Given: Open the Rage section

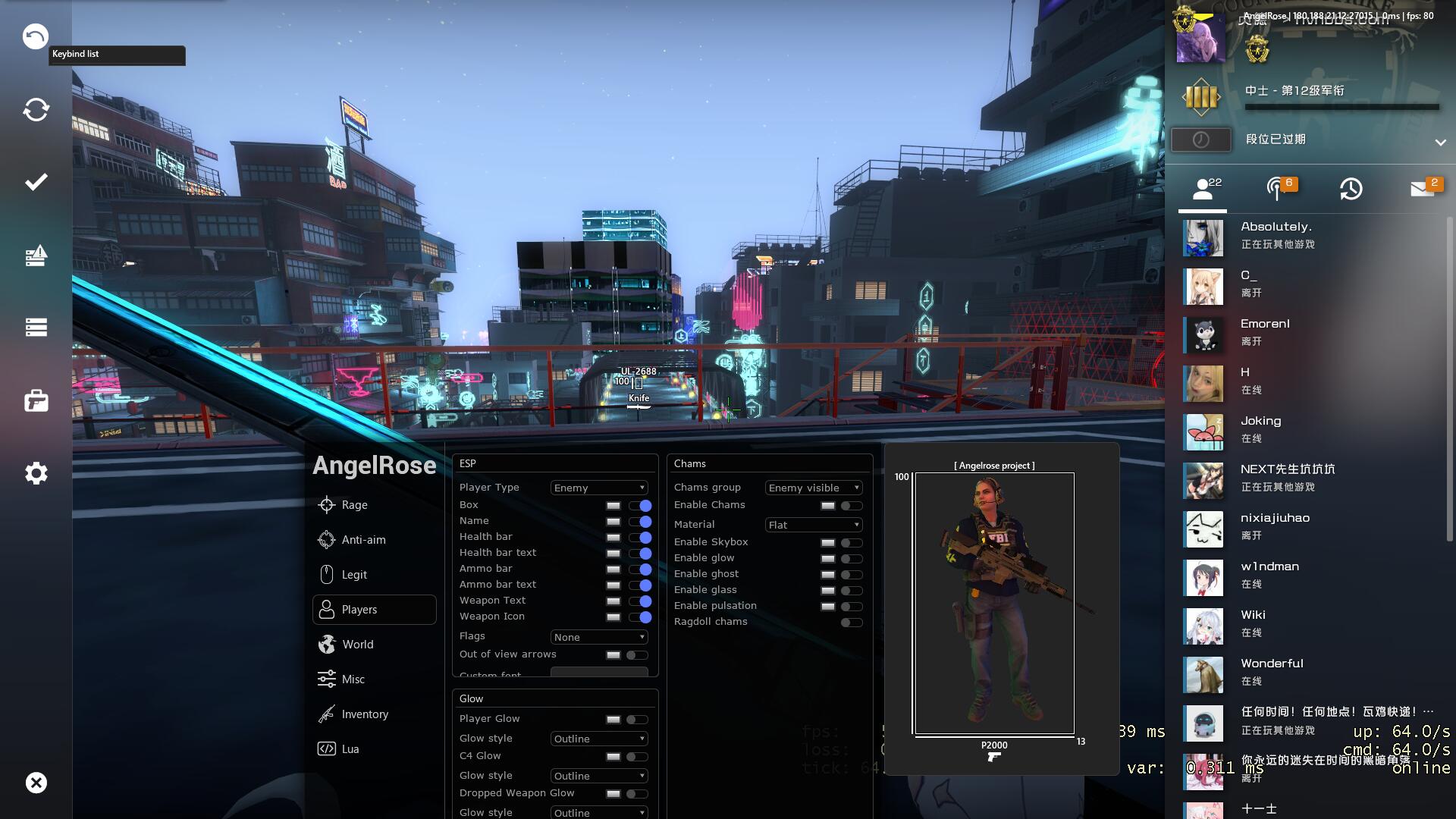Looking at the screenshot, I should (354, 505).
